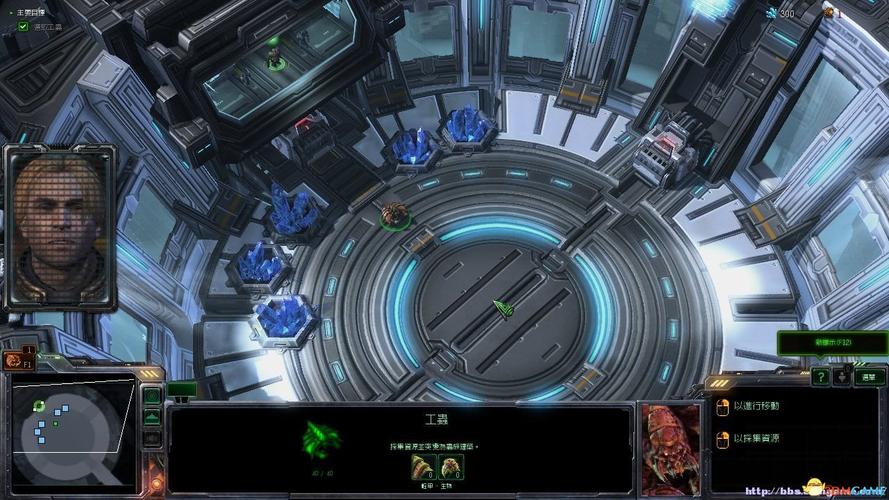Click the drone's carapace armor upgrade icon
The image size is (889, 500).
tap(423, 466)
